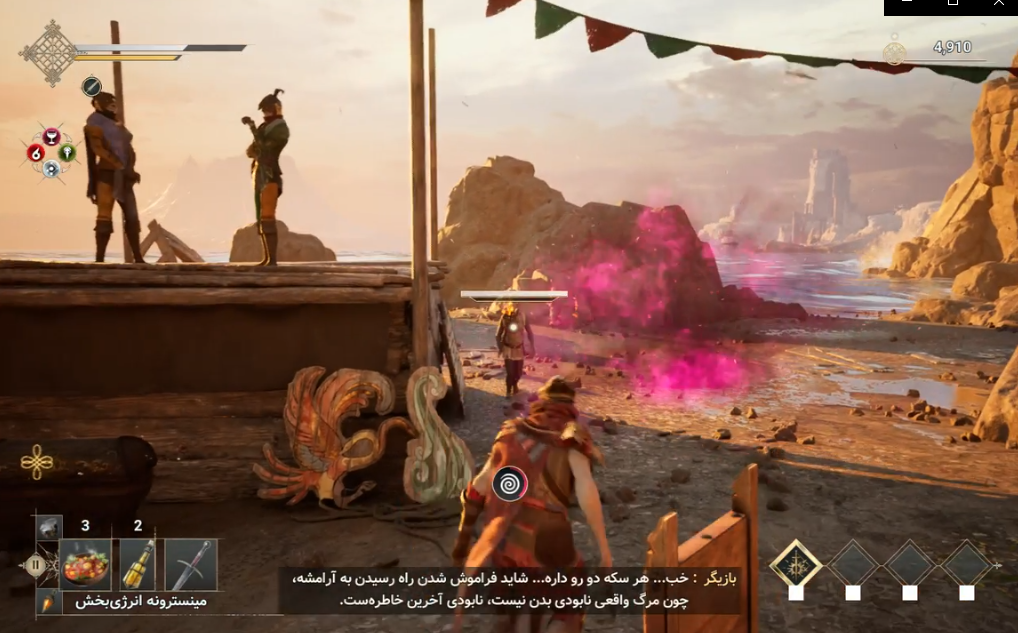Select the small grey item above the hotbar
Image resolution: width=1018 pixels, height=633 pixels.
tap(49, 527)
